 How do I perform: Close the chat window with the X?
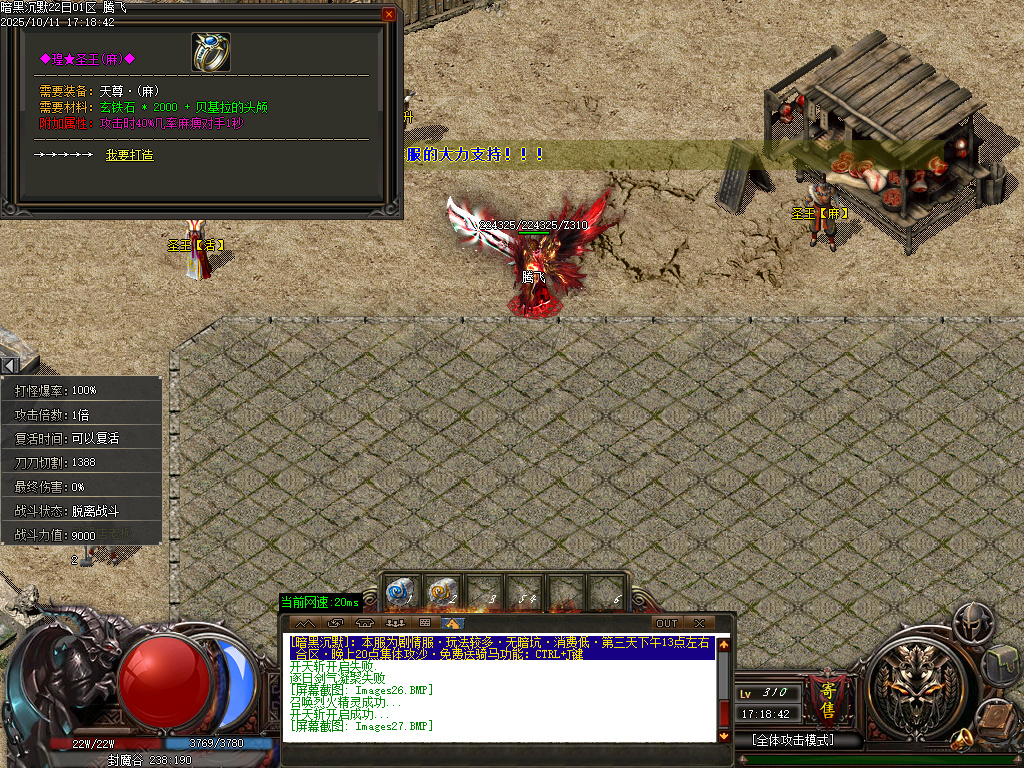click(x=699, y=623)
